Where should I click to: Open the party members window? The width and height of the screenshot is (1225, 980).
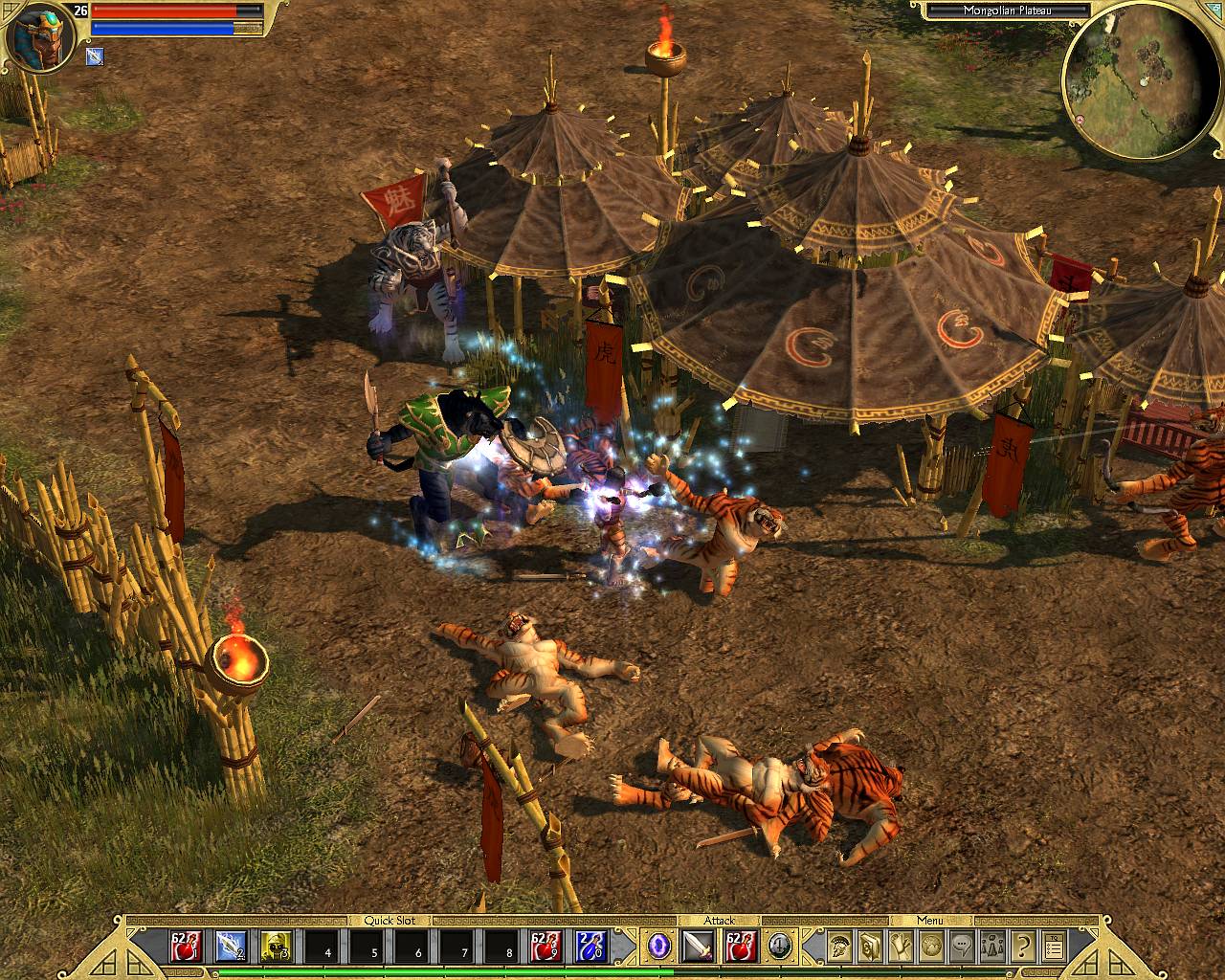coord(992,947)
